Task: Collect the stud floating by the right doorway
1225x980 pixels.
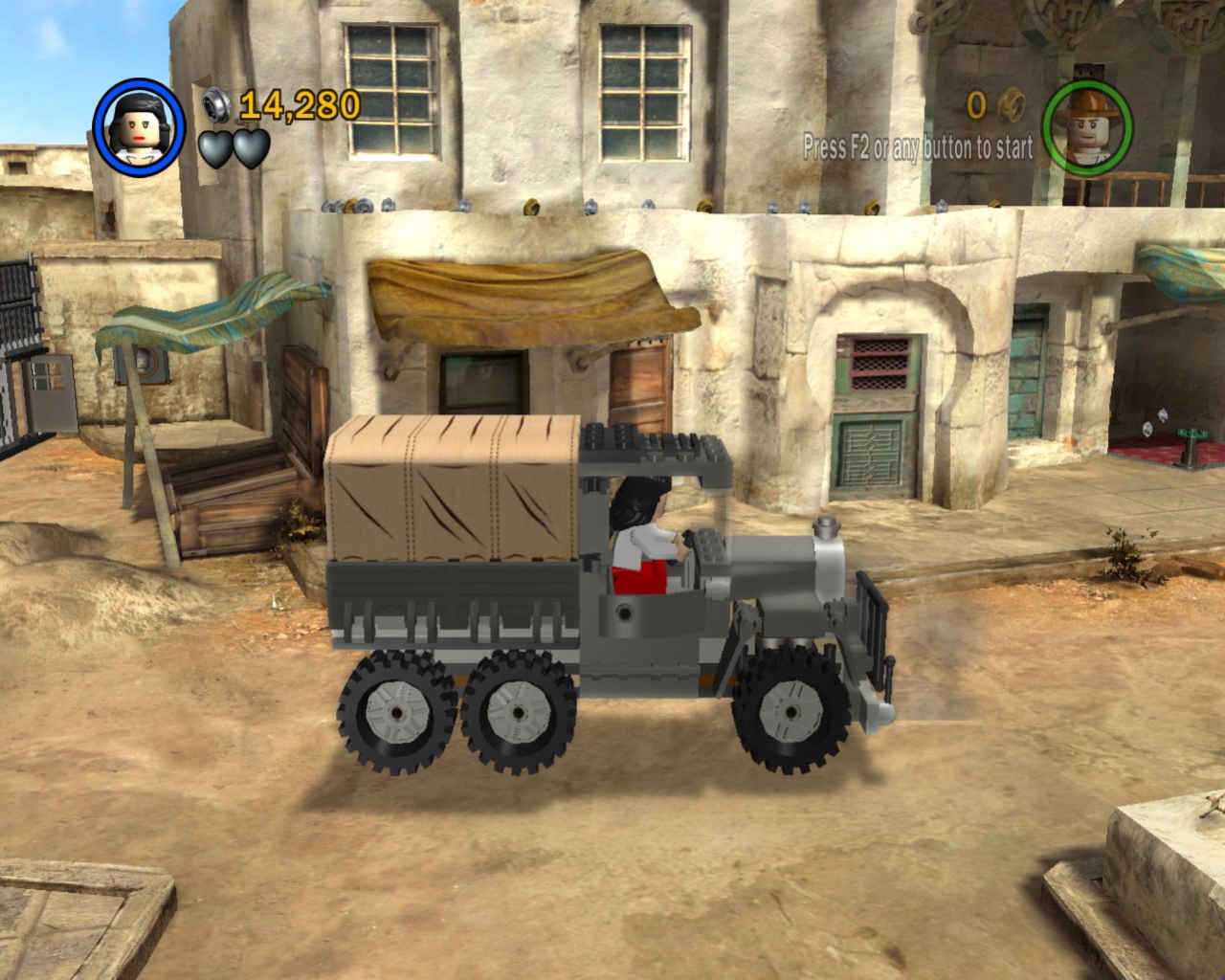Action: pos(1162,414)
